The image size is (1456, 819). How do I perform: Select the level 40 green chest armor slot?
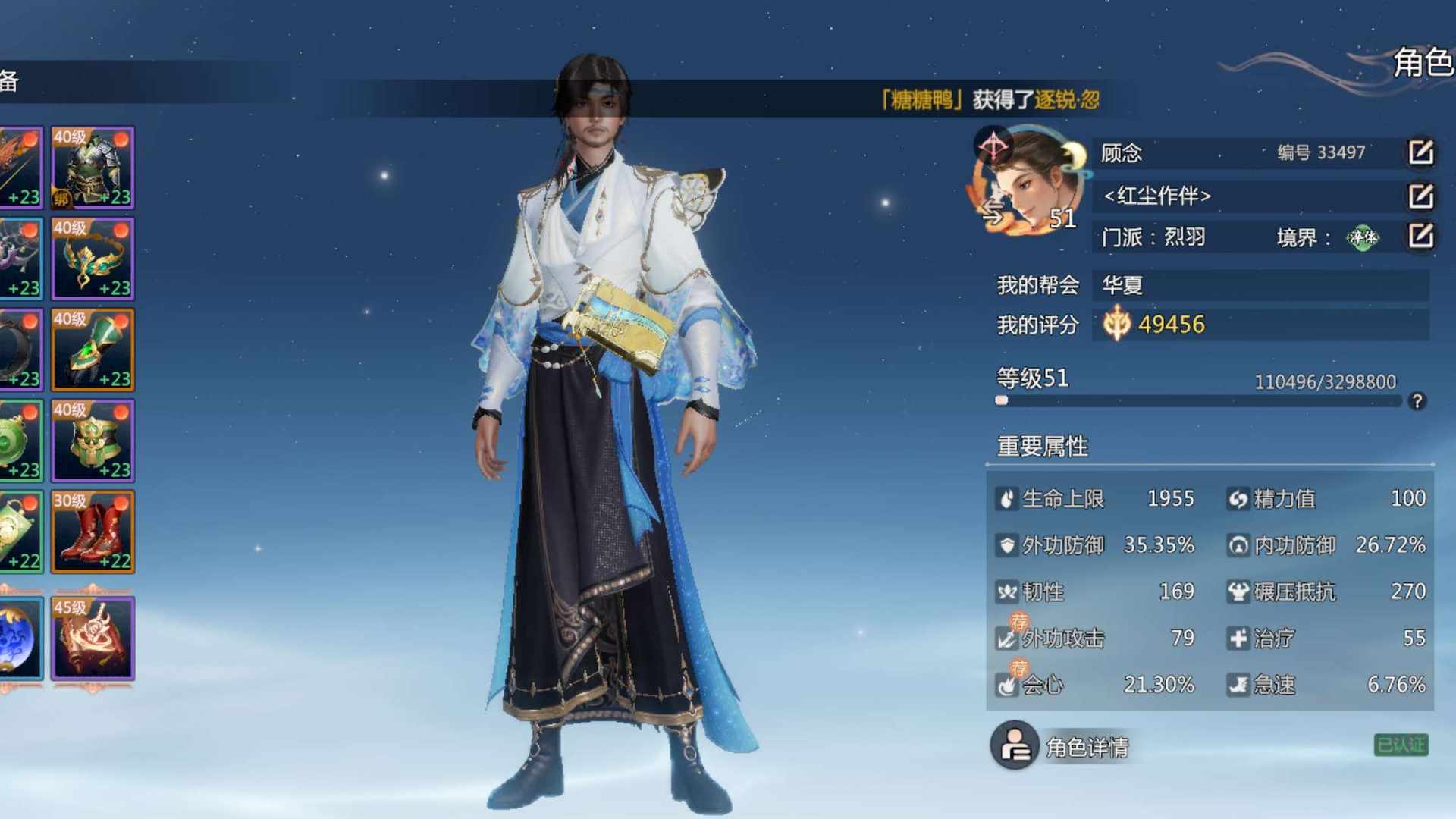point(93,168)
